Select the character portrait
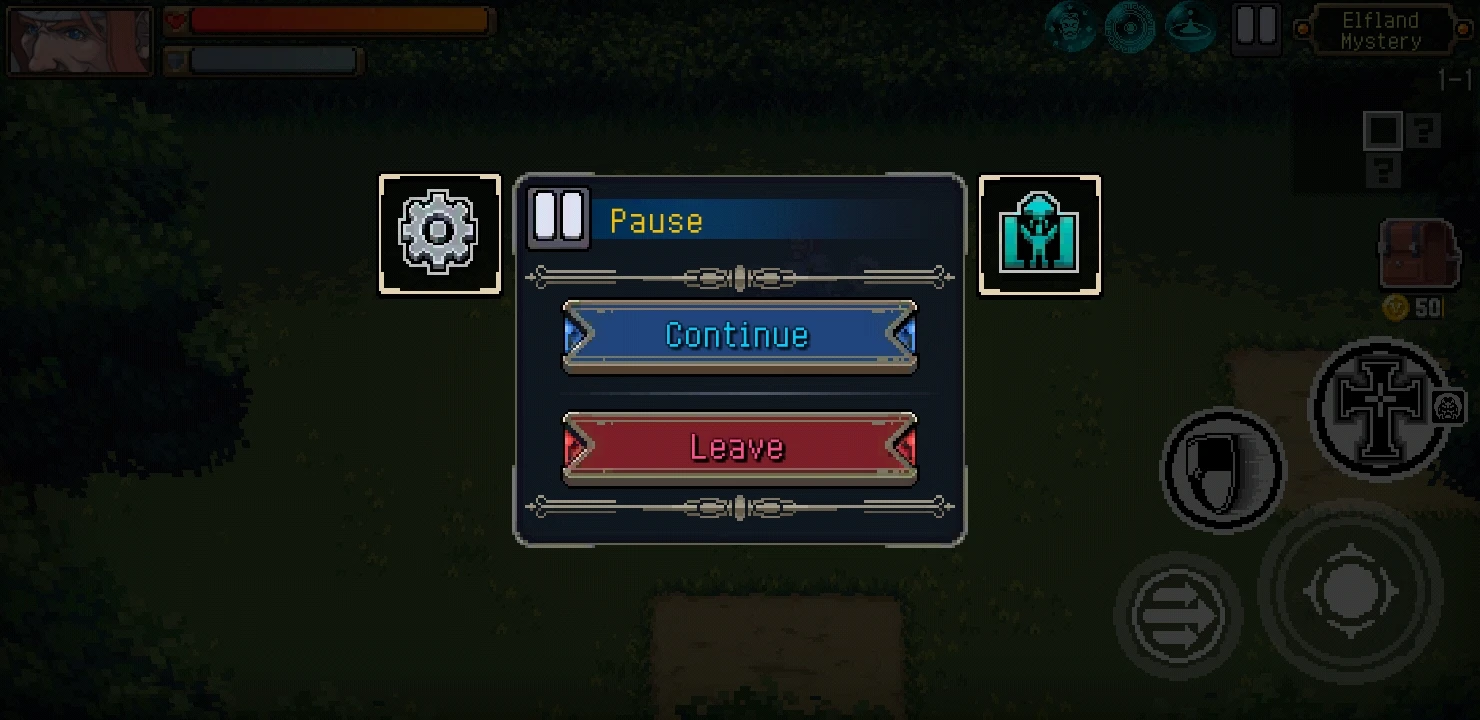The image size is (1480, 720). [78, 40]
